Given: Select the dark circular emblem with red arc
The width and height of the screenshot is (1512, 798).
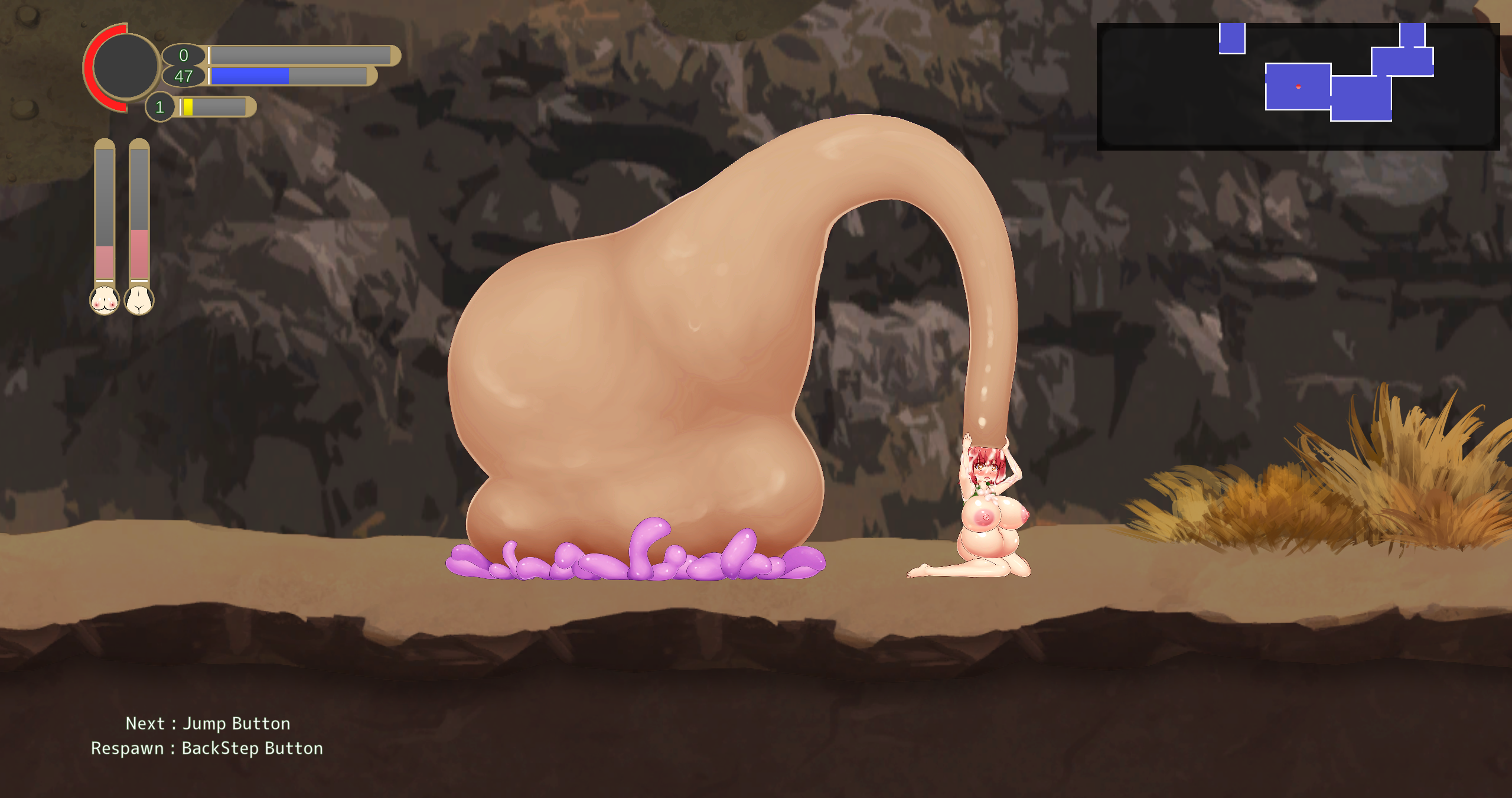Looking at the screenshot, I should tap(125, 66).
